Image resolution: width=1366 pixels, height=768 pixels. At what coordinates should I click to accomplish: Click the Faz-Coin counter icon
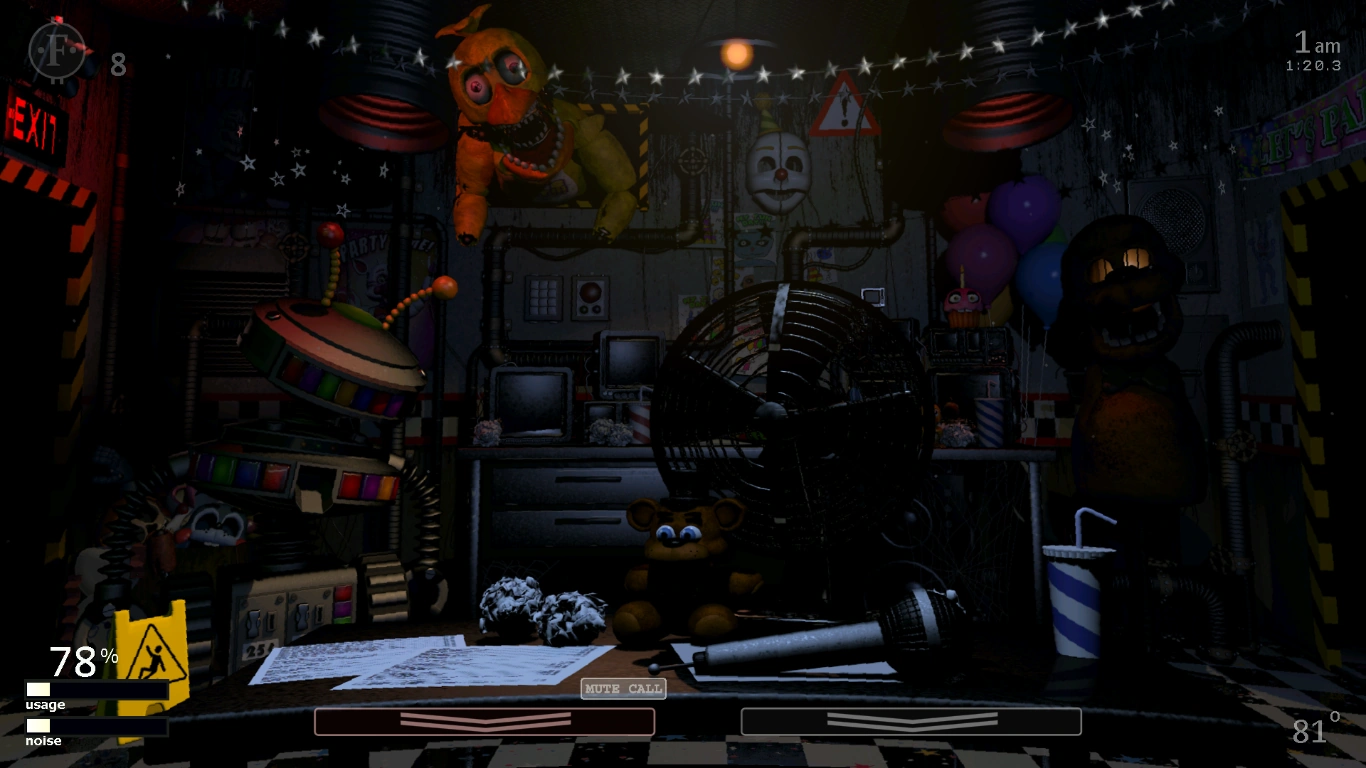(58, 48)
